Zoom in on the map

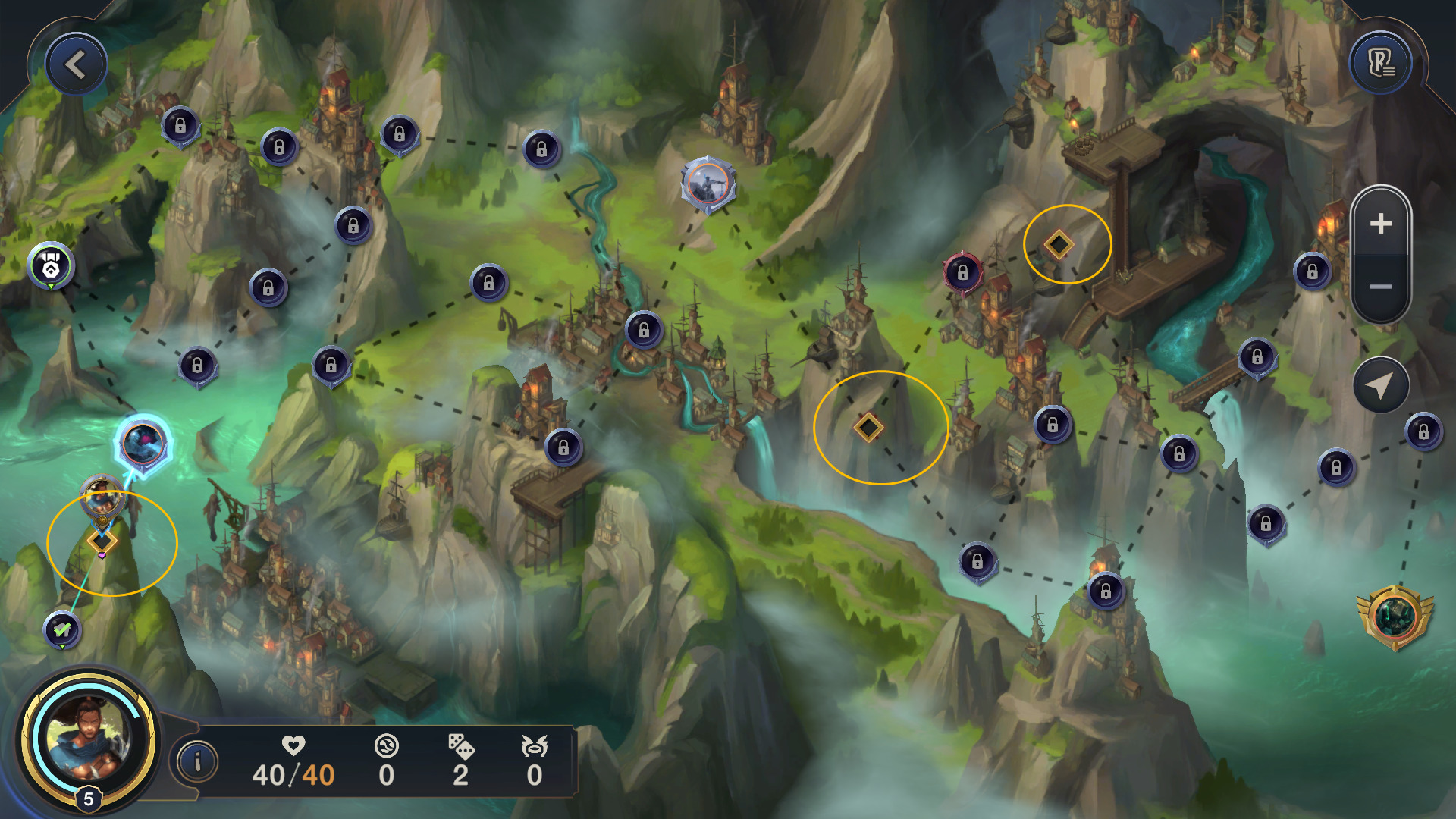click(x=1380, y=224)
